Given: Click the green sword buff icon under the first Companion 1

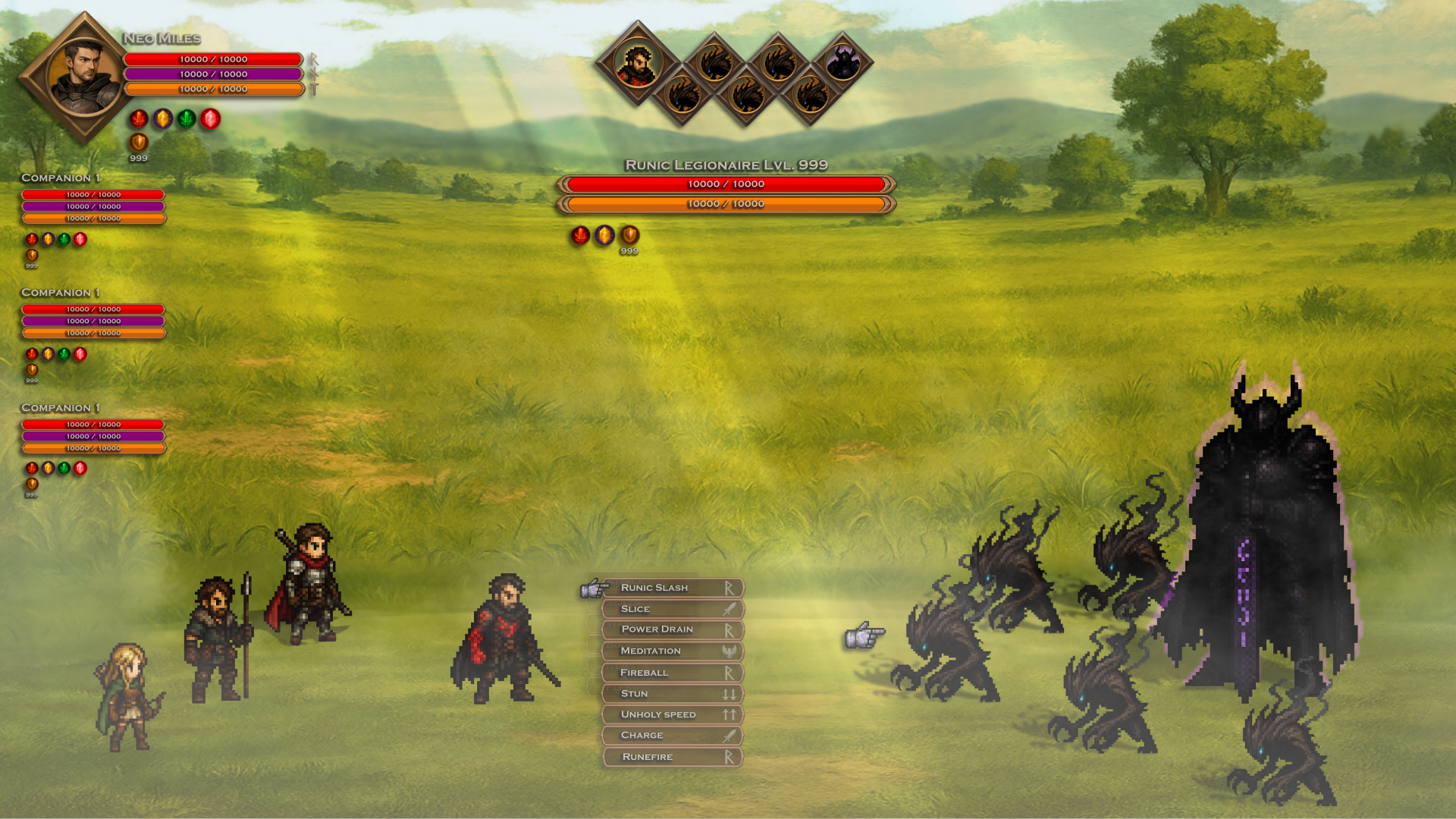Looking at the screenshot, I should tap(64, 239).
